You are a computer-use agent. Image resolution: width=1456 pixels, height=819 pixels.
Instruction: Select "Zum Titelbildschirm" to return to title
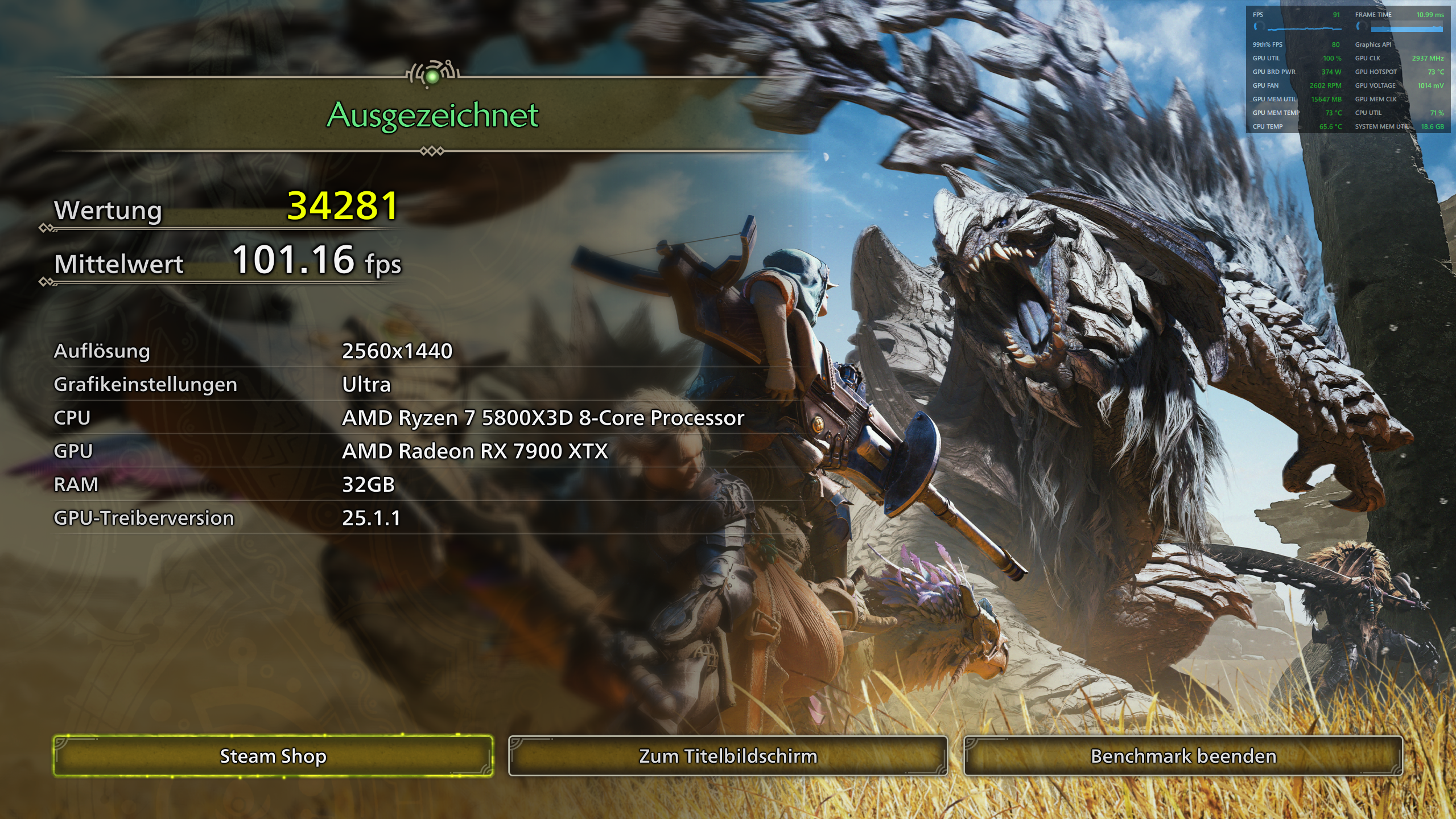click(x=728, y=756)
